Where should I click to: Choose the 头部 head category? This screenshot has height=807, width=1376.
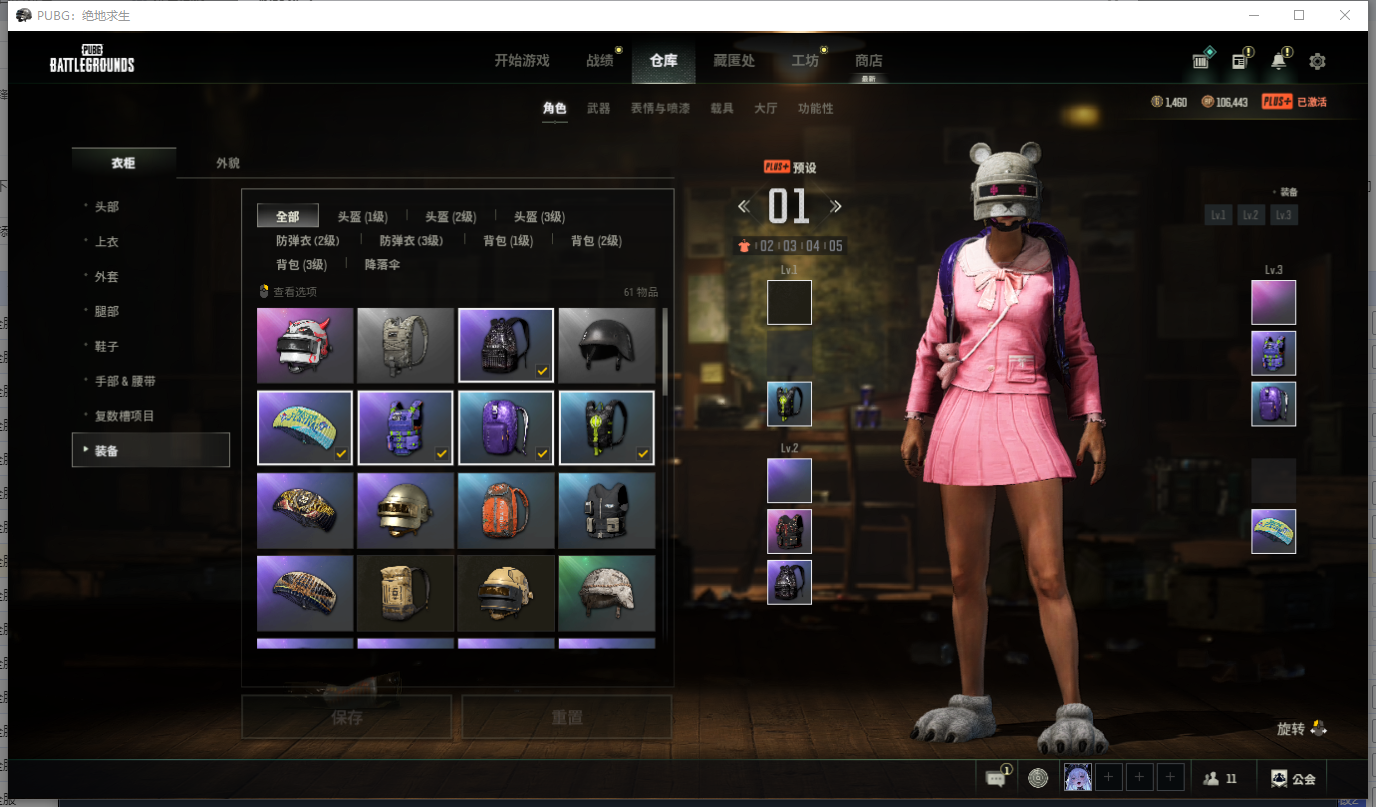(x=107, y=207)
